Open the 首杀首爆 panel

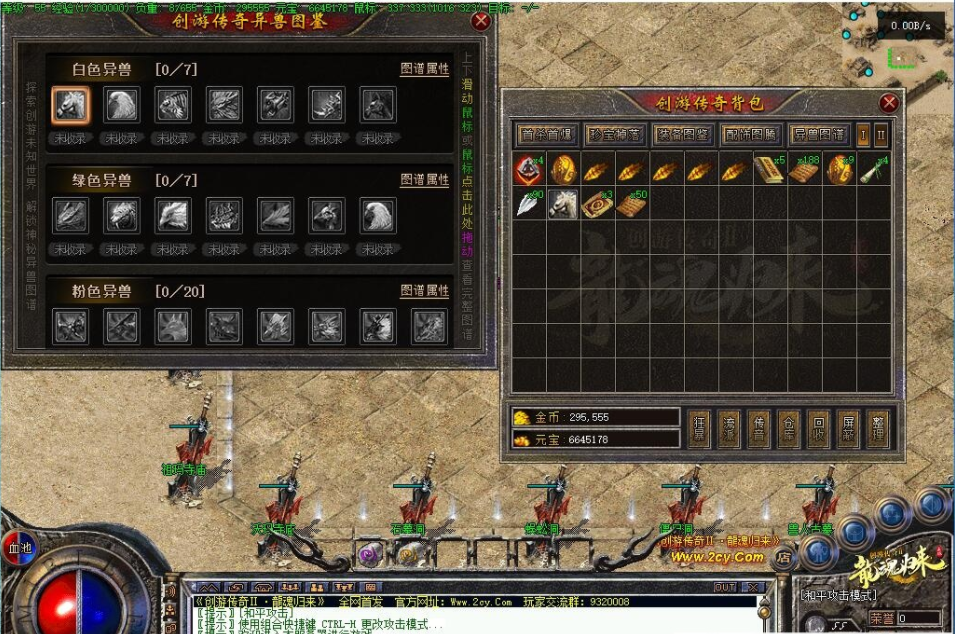(x=546, y=134)
